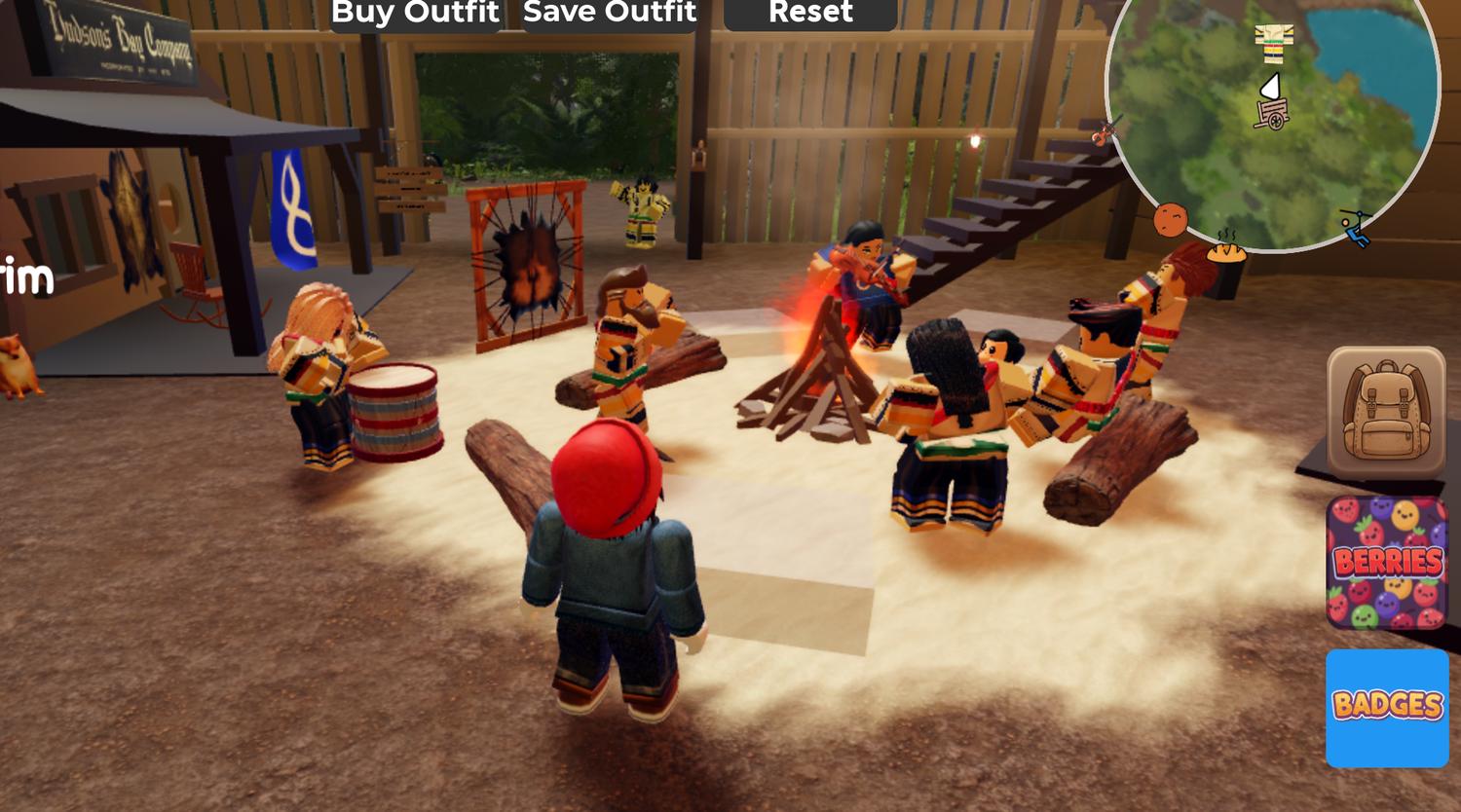Select the wagon cart marker on minimap
The width and height of the screenshot is (1461, 812).
click(1272, 115)
